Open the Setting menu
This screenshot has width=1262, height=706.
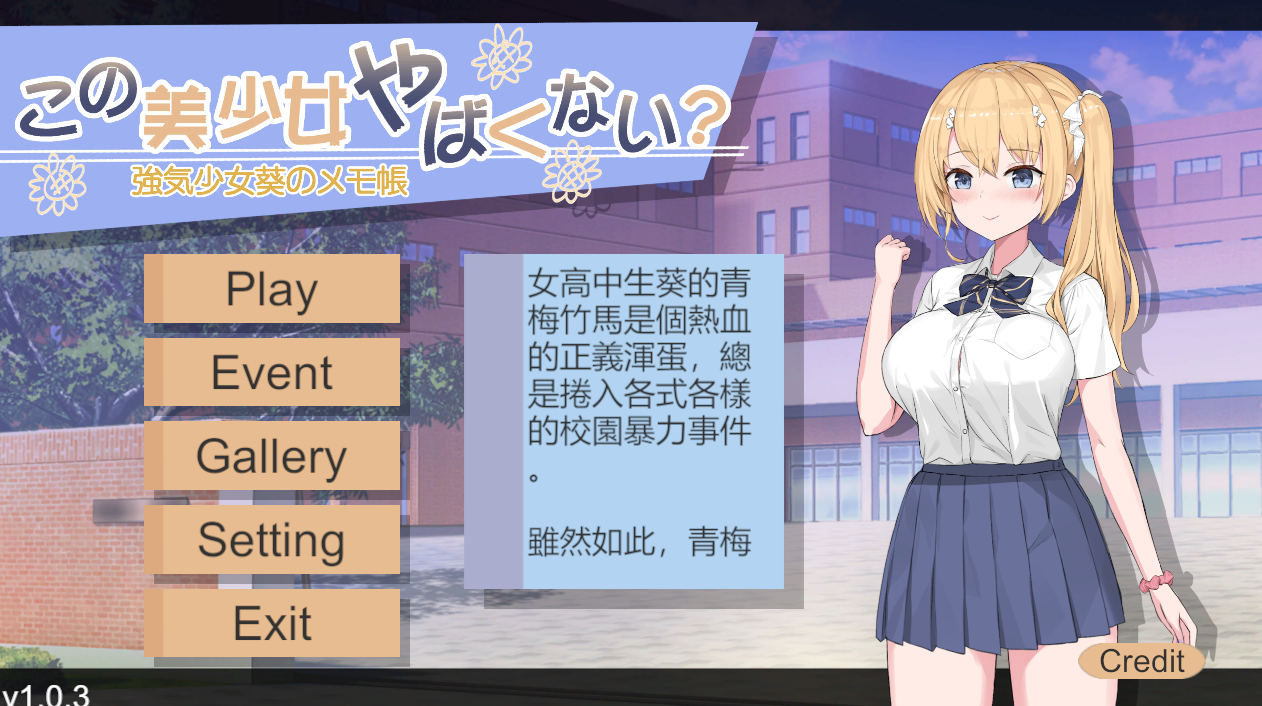[x=272, y=540]
